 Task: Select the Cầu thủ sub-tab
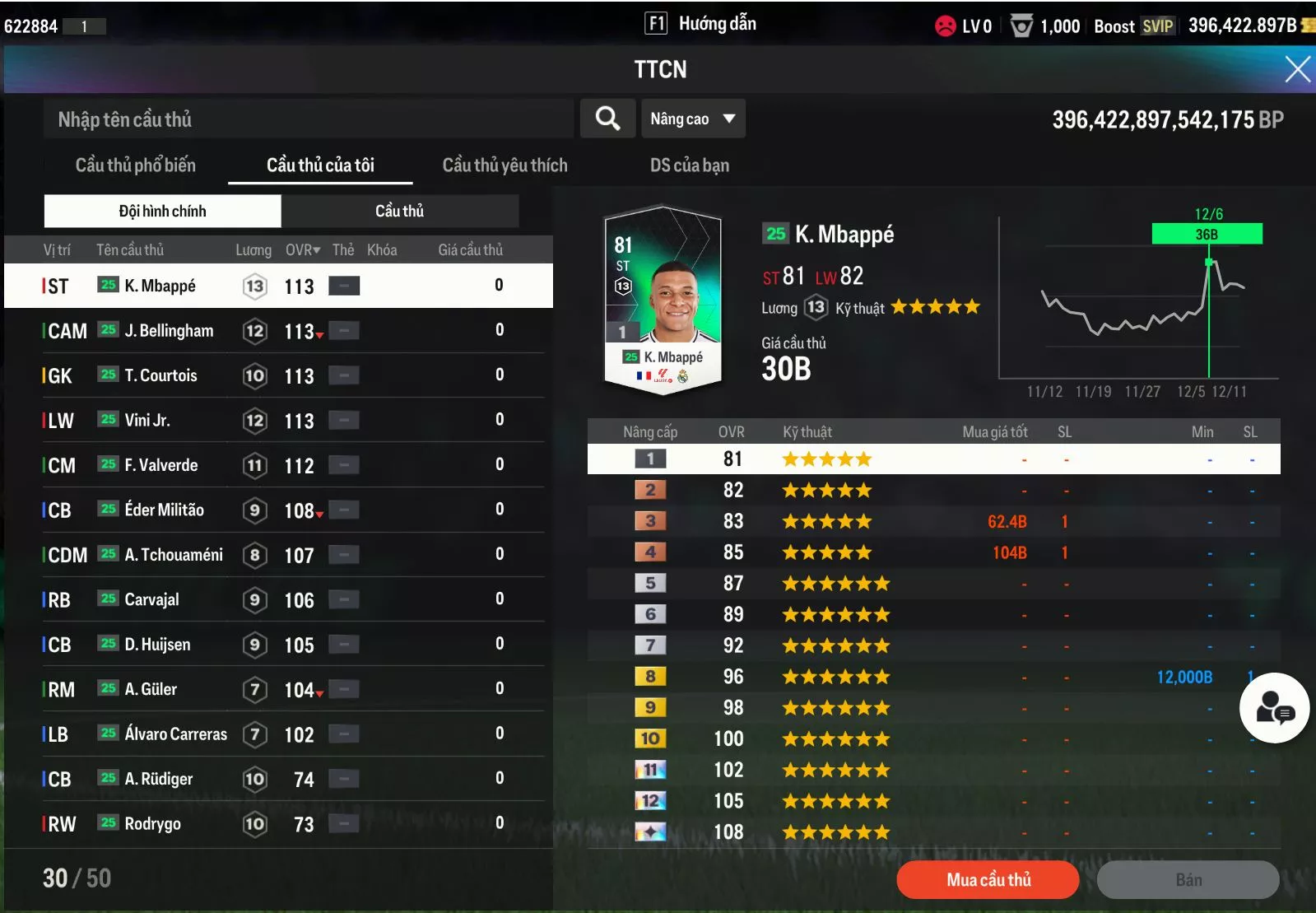pyautogui.click(x=400, y=212)
